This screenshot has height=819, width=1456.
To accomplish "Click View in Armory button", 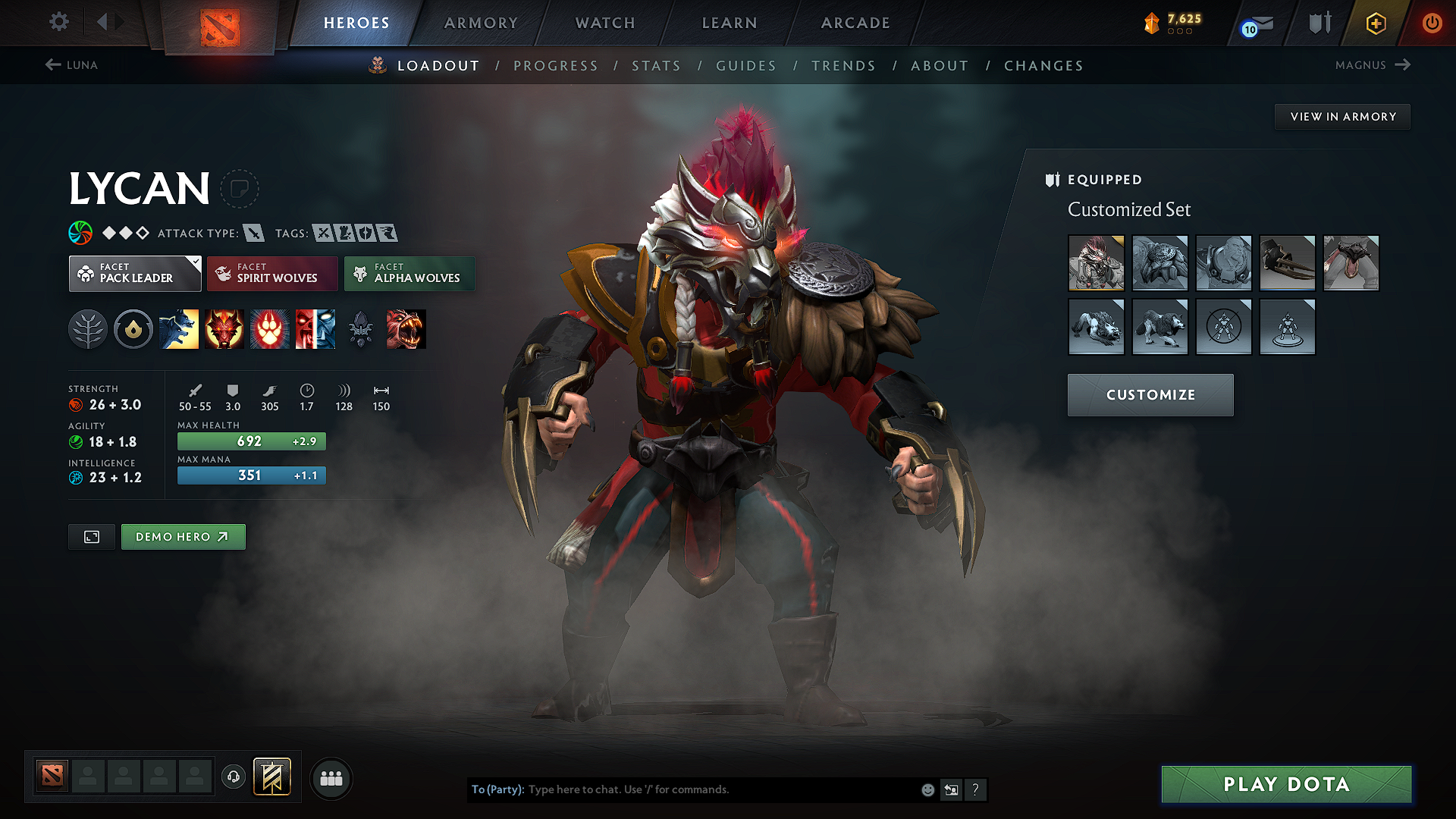I will point(1342,117).
